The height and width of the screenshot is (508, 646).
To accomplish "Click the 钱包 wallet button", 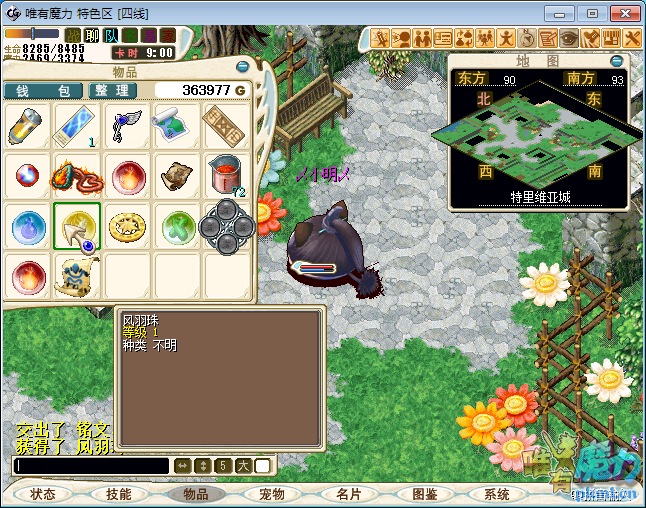I will [43, 90].
